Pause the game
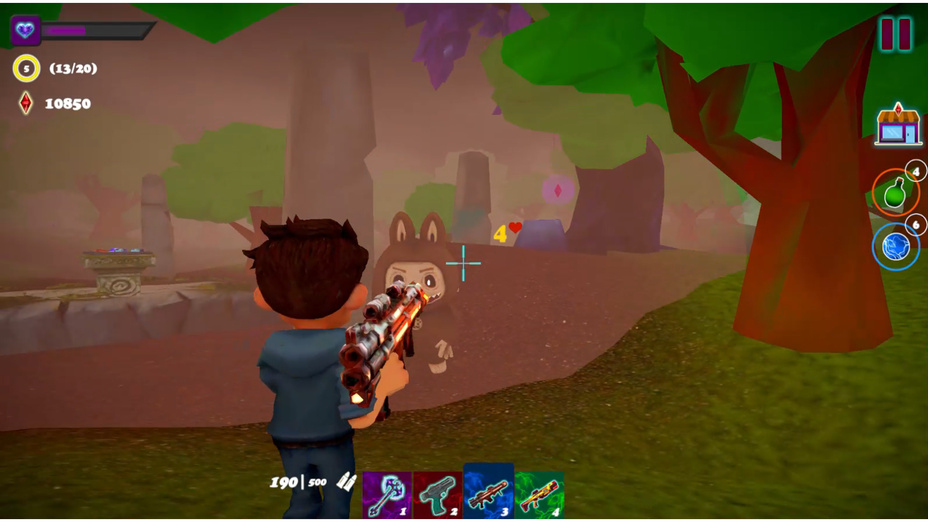The width and height of the screenshot is (928, 522). click(895, 35)
